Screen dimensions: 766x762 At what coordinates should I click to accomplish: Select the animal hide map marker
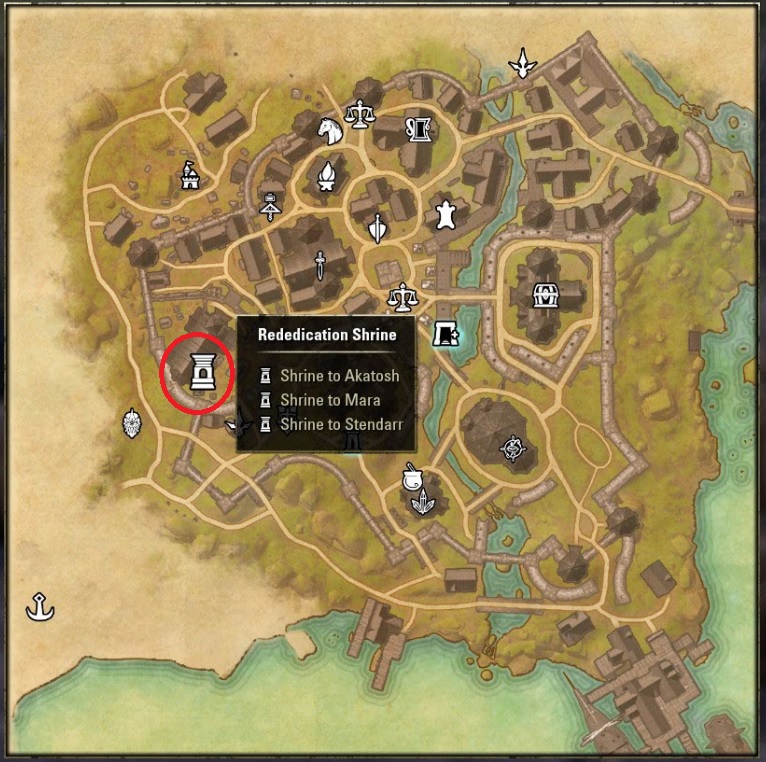444,212
